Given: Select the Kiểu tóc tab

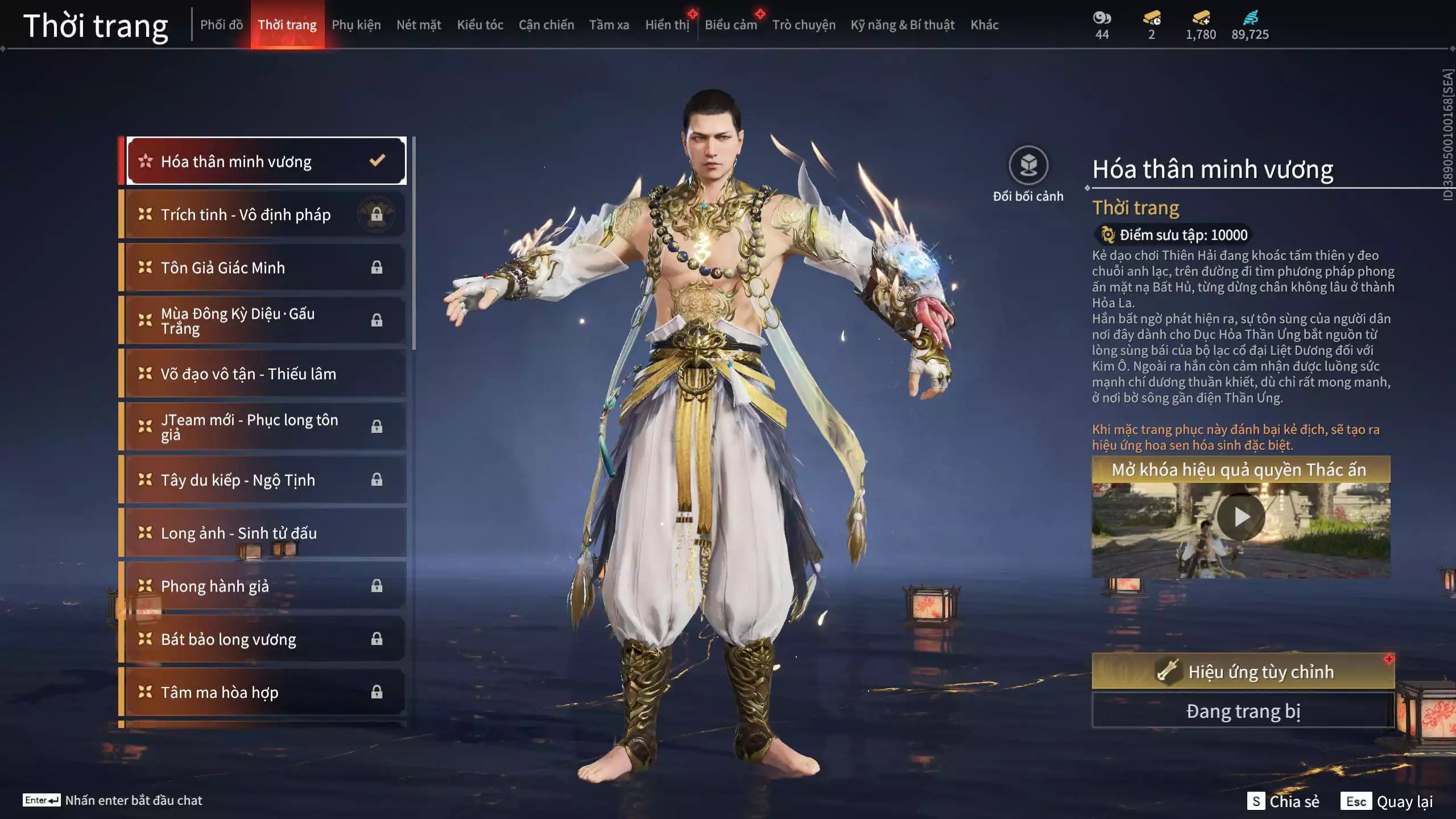Looking at the screenshot, I should click(x=479, y=25).
